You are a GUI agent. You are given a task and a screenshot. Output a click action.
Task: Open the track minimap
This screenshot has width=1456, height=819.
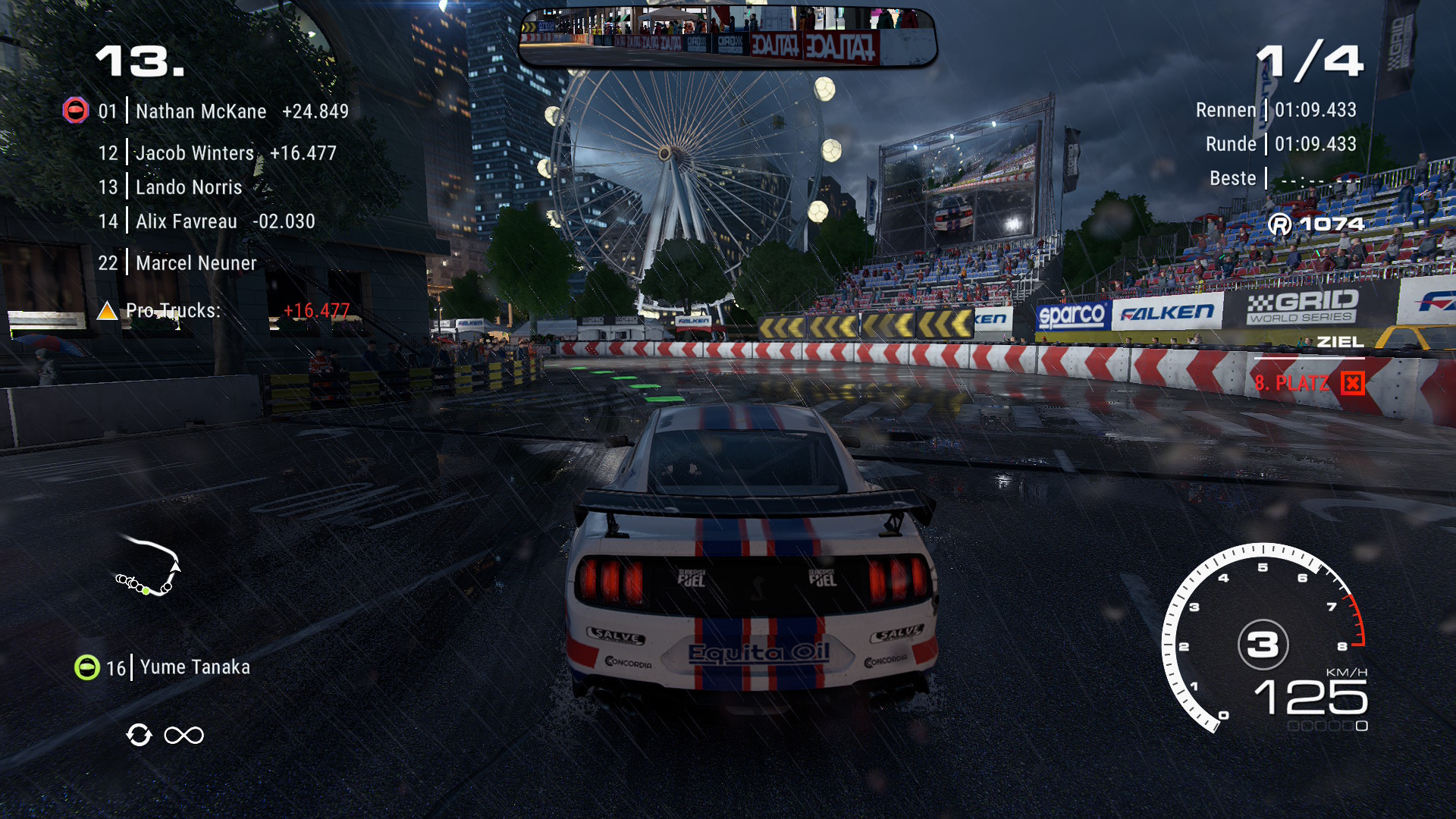[149, 567]
